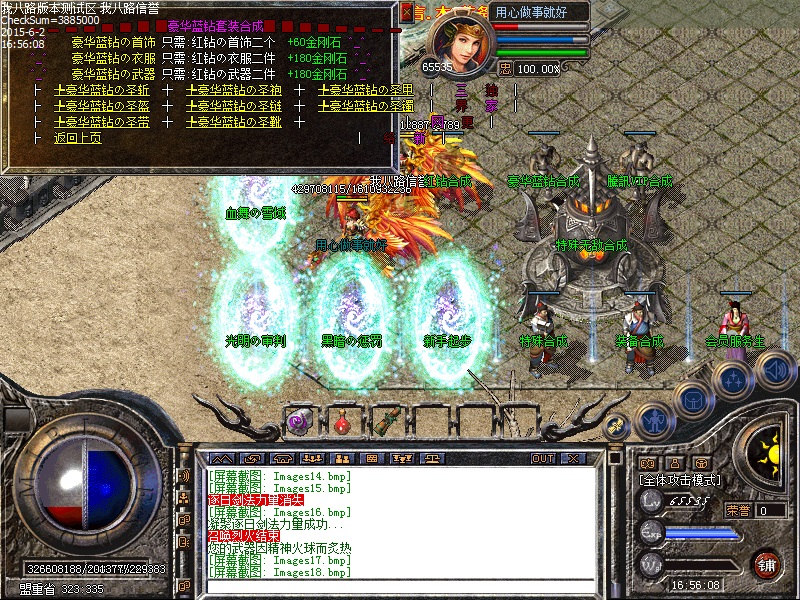The width and height of the screenshot is (800, 600).
Task: Use the purple scroll in the belt slot
Action: click(x=298, y=421)
